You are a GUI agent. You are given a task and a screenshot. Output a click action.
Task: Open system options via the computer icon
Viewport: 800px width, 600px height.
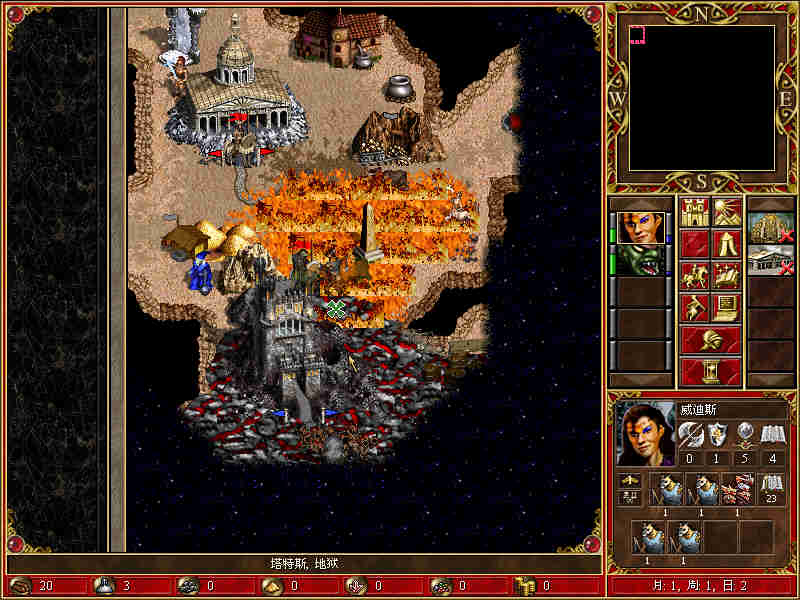pos(726,307)
